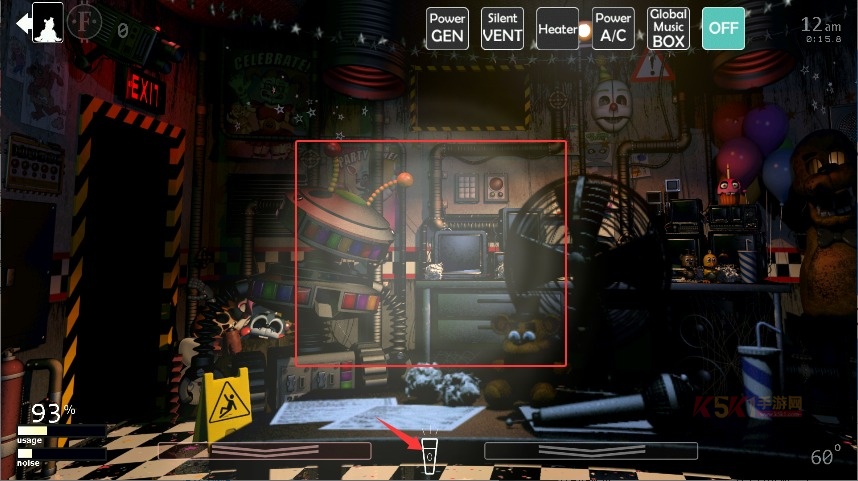Activate the Silent VENT mode

click(x=502, y=28)
